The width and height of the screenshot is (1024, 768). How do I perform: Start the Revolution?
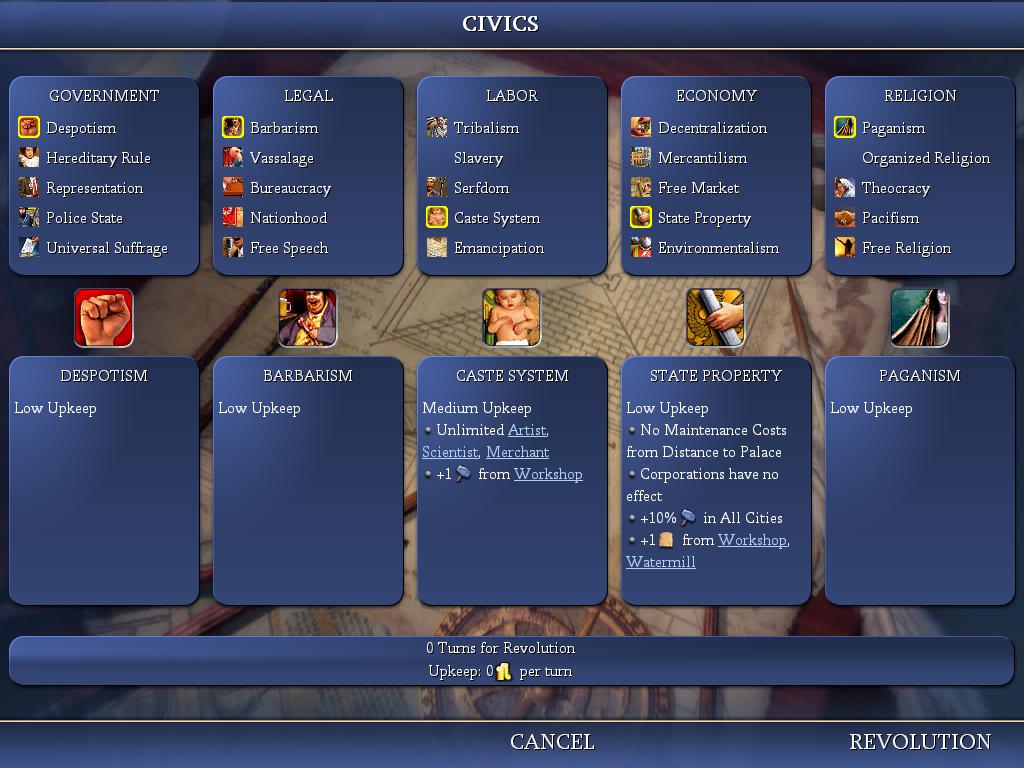click(x=920, y=742)
